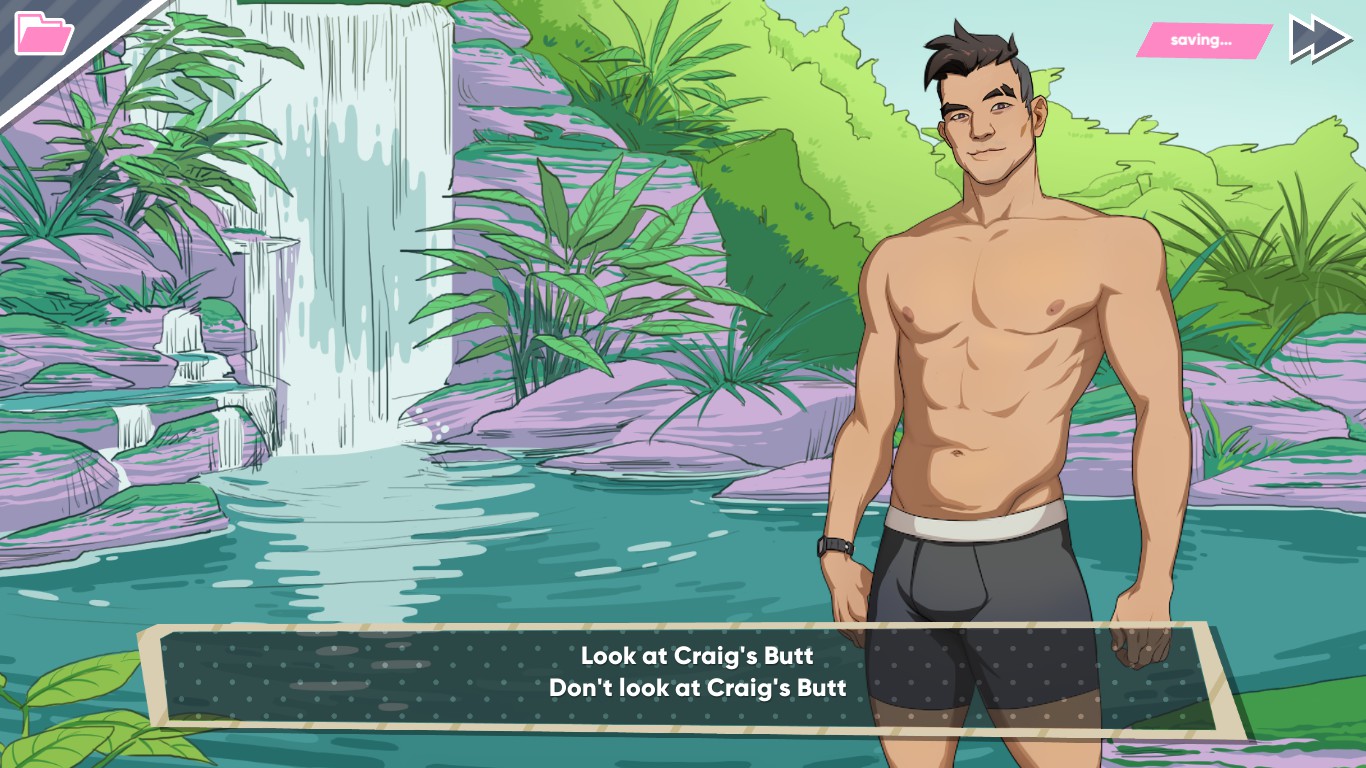The height and width of the screenshot is (768, 1366).
Task: Open the pink folder menu icon
Action: click(43, 33)
